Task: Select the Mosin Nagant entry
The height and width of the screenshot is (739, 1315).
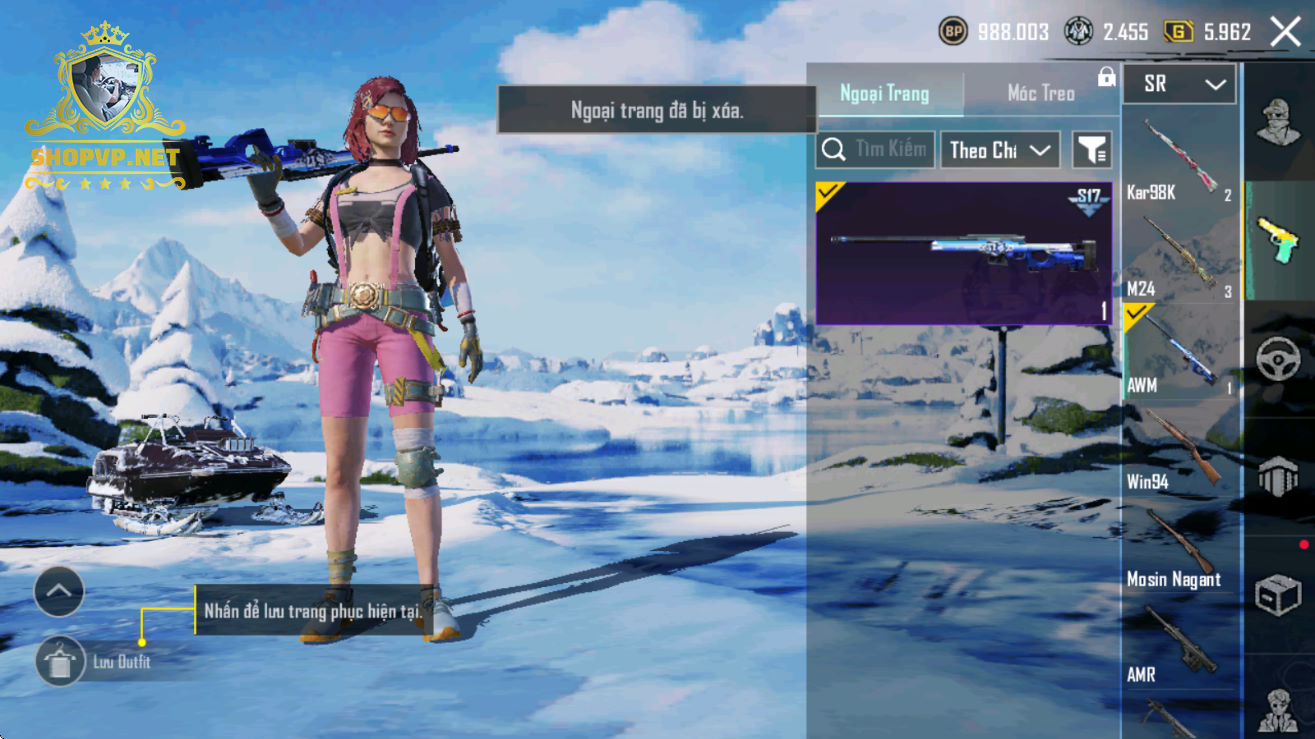Action: tap(1181, 546)
